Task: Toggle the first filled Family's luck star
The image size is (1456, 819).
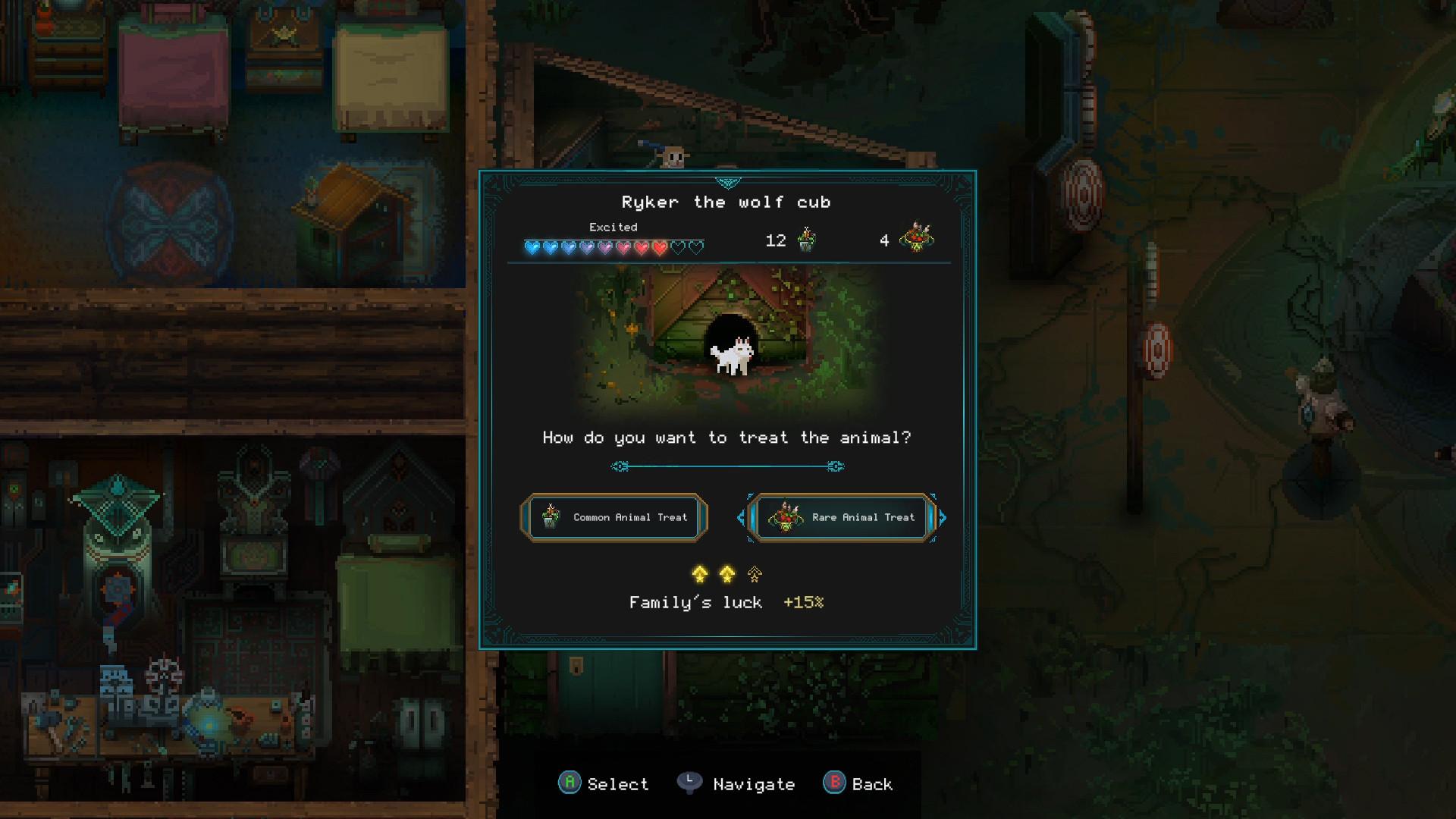Action: [x=698, y=575]
